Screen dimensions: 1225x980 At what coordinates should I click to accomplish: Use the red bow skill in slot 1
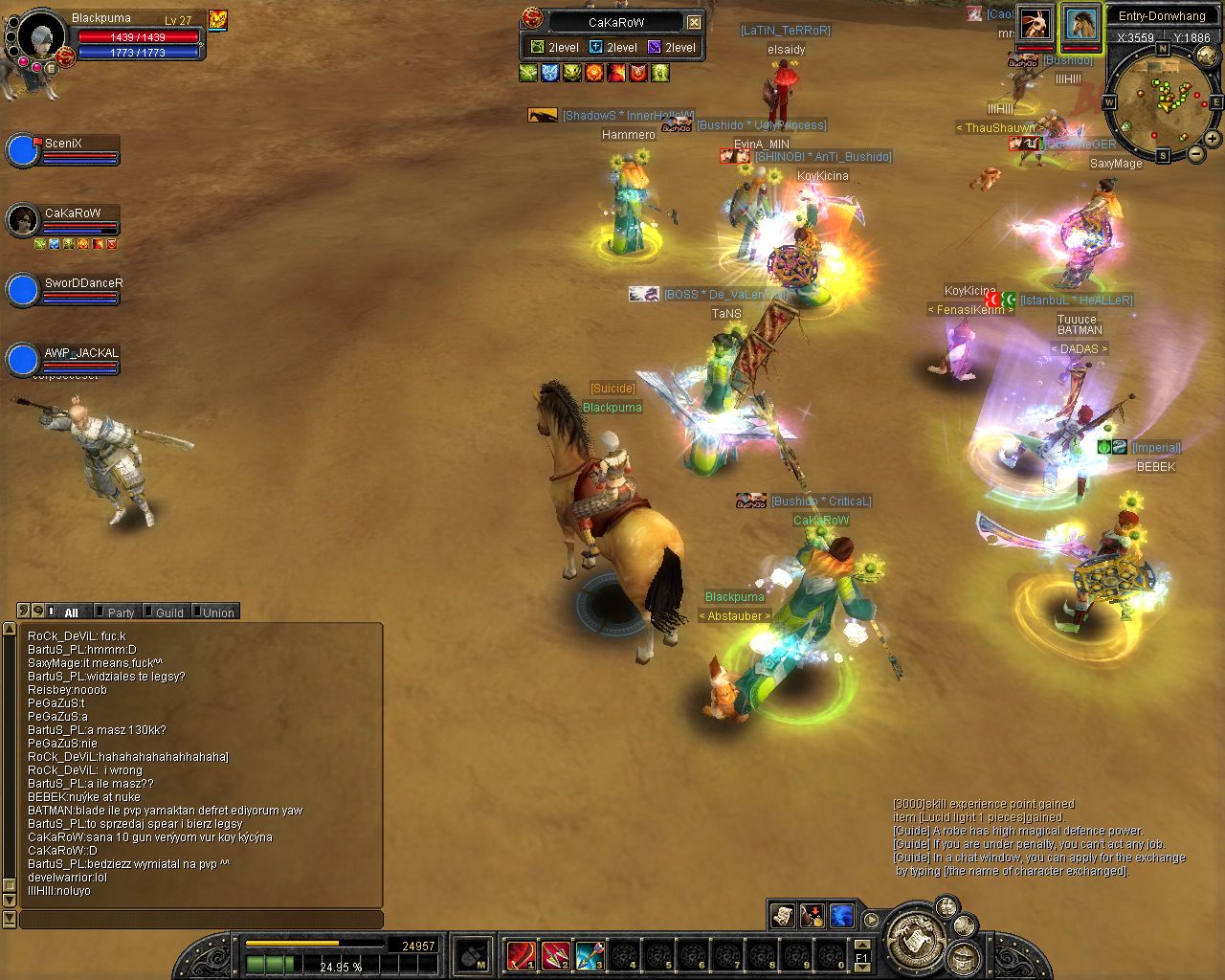pyautogui.click(x=521, y=955)
